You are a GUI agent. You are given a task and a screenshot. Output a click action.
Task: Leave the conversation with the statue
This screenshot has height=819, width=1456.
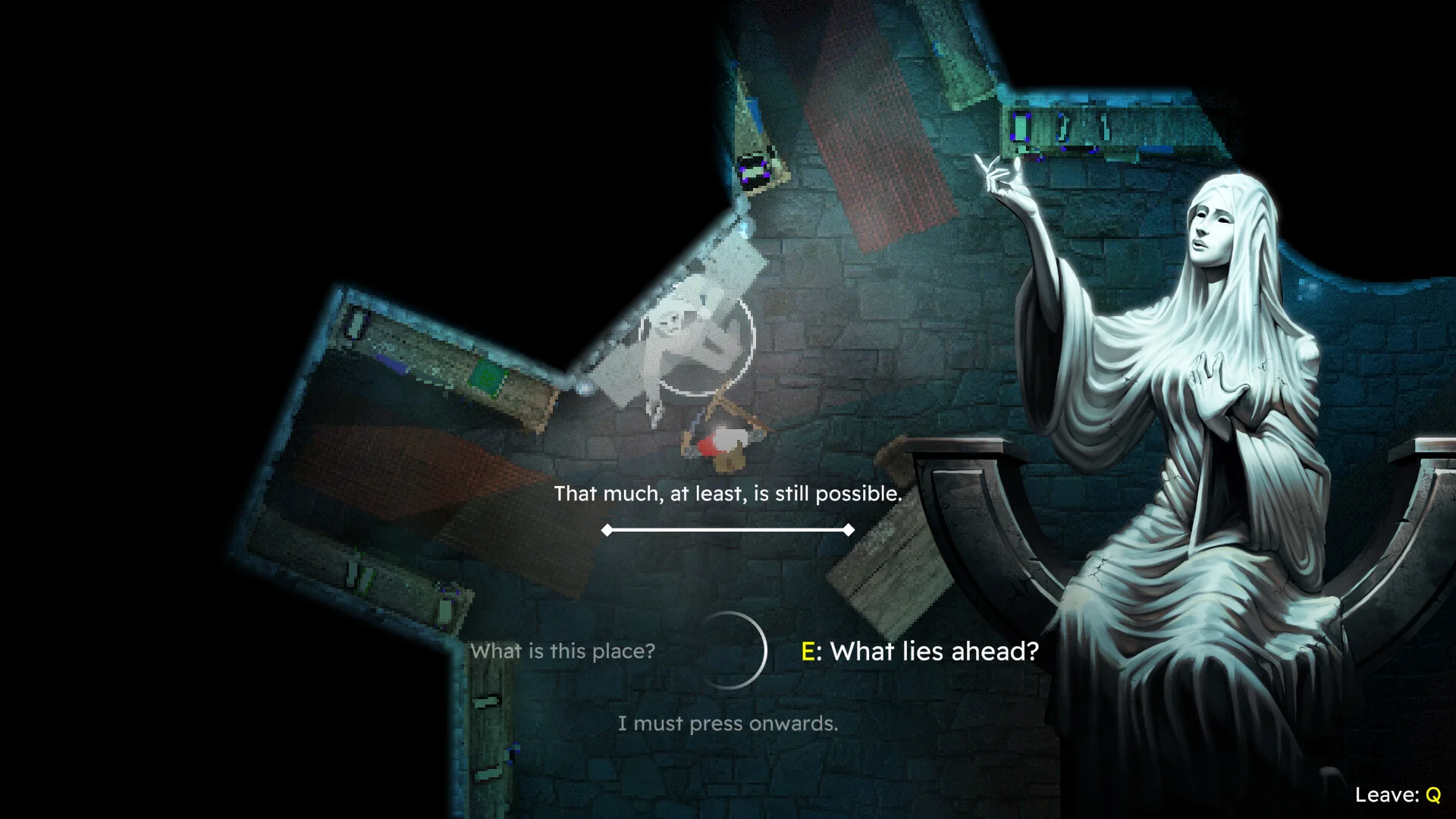pyautogui.click(x=1398, y=795)
